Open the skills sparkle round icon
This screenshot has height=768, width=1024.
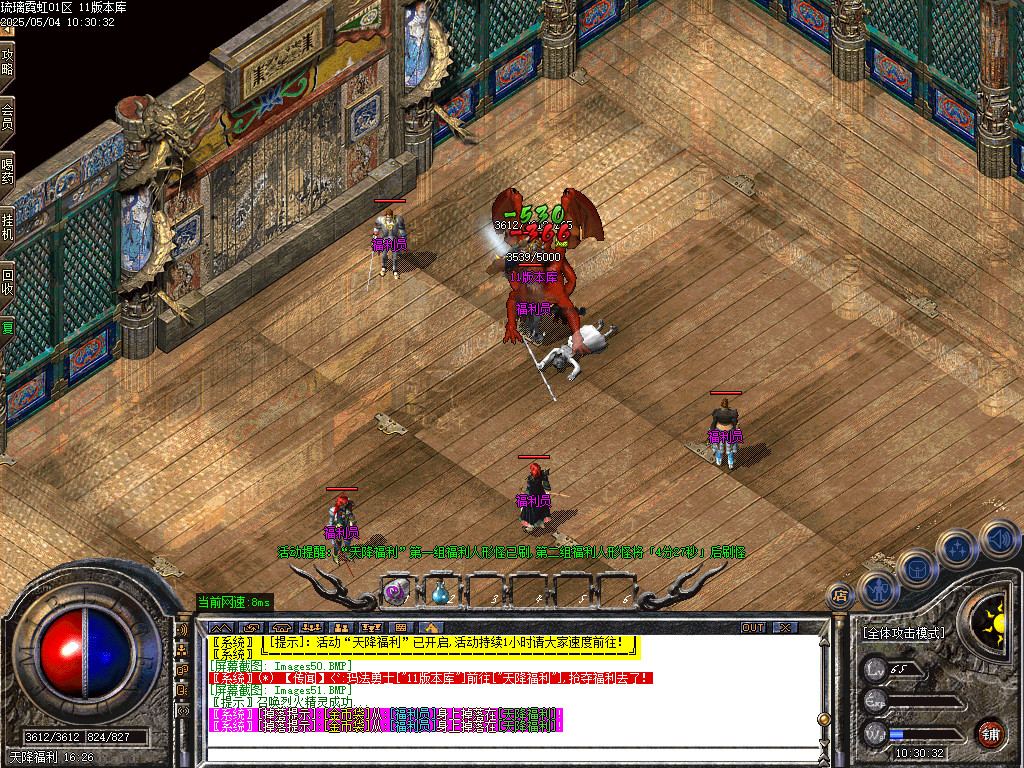pyautogui.click(x=958, y=548)
